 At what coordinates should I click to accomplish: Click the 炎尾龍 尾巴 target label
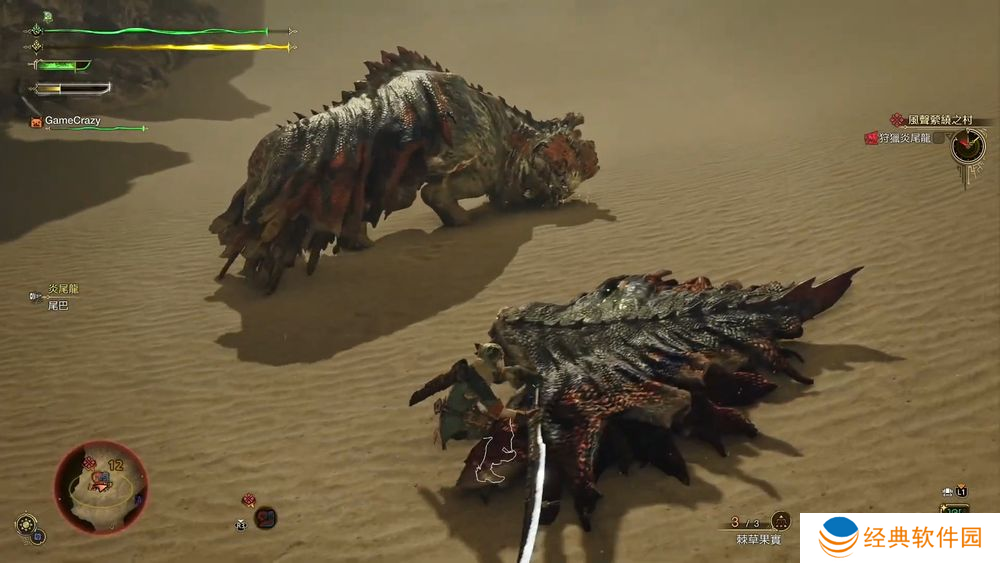(x=59, y=296)
